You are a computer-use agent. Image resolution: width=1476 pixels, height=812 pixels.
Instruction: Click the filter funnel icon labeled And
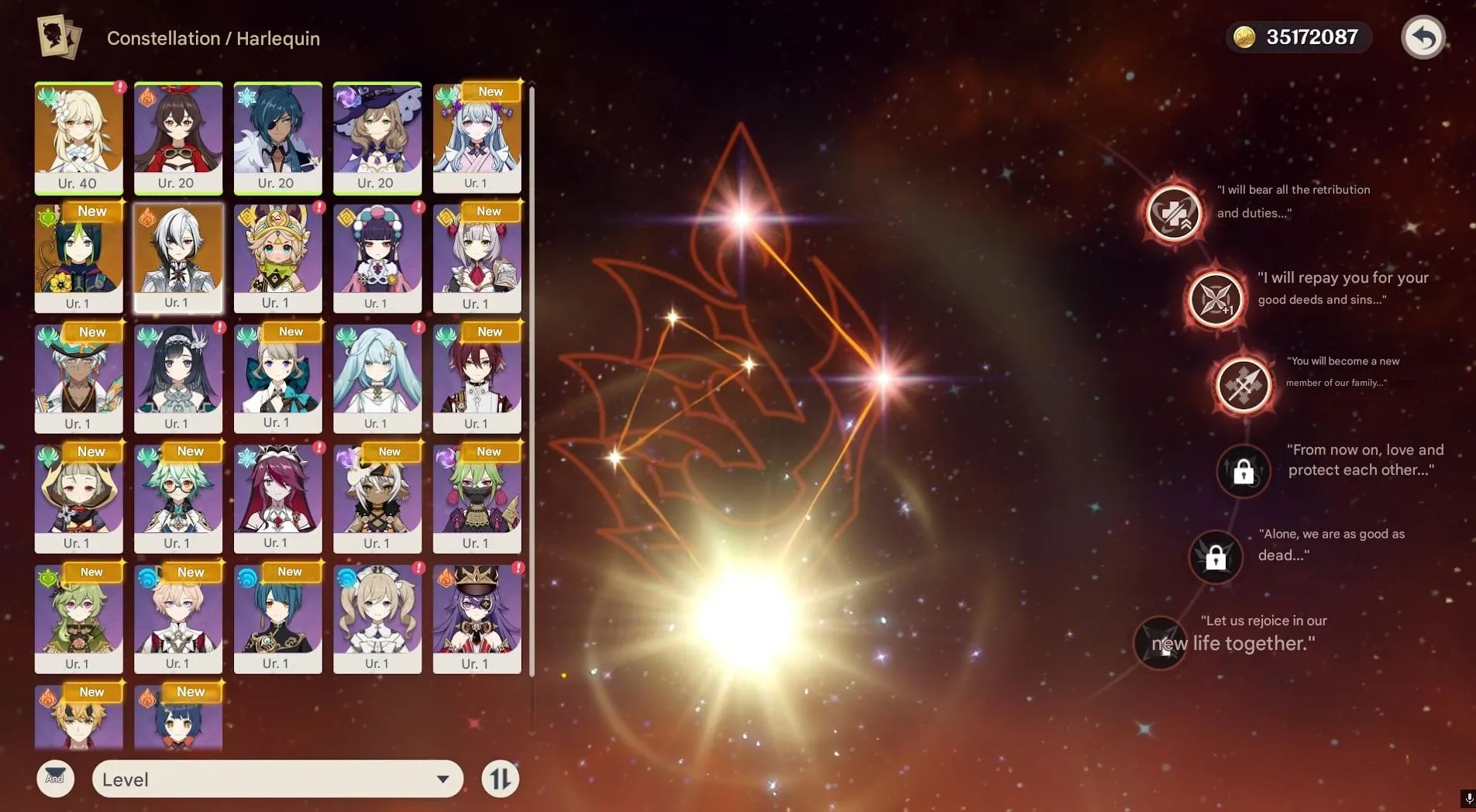tap(55, 779)
